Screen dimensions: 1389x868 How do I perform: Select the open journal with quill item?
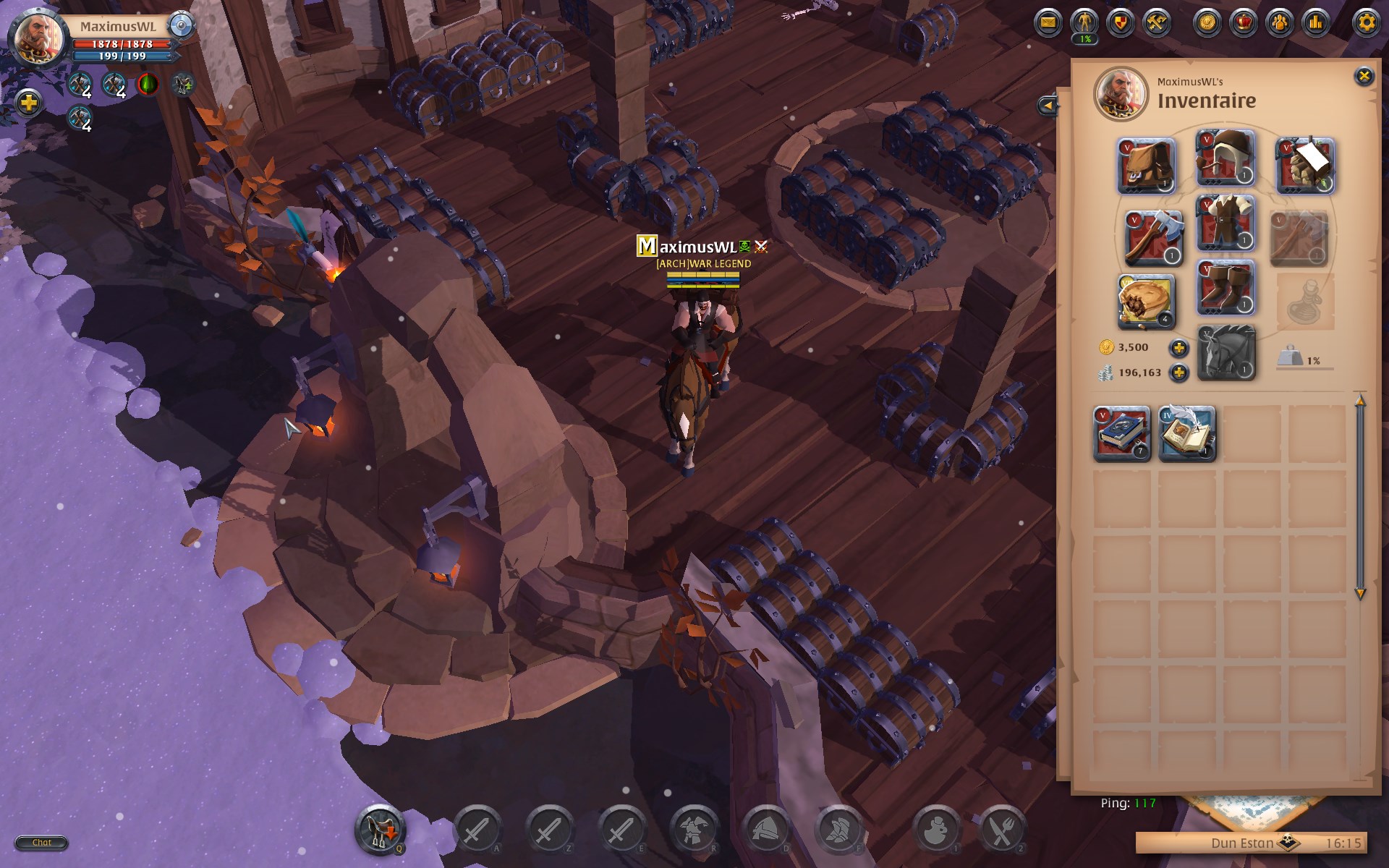coord(1187,434)
